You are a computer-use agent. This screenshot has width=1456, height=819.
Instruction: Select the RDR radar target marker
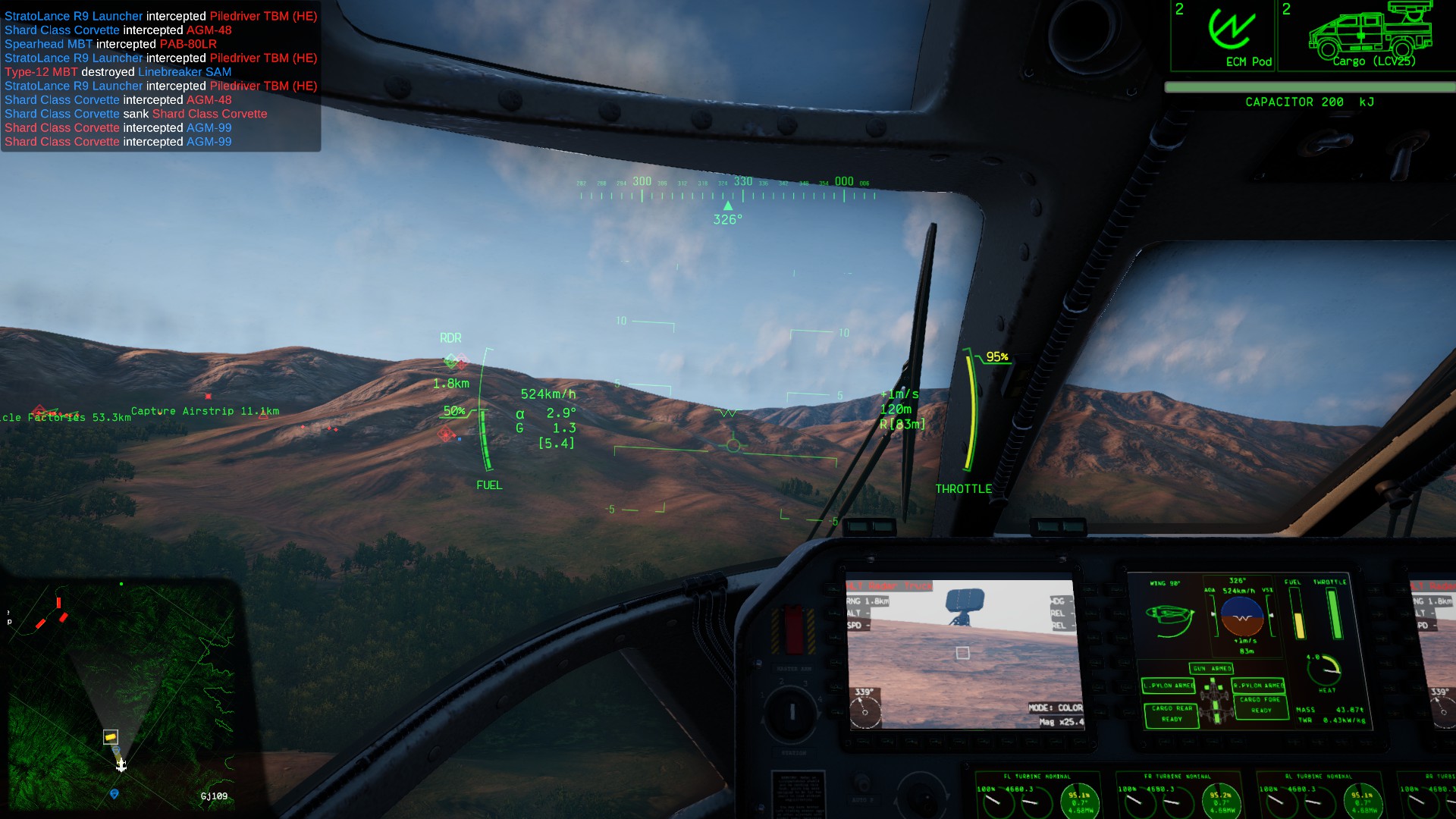(x=455, y=361)
